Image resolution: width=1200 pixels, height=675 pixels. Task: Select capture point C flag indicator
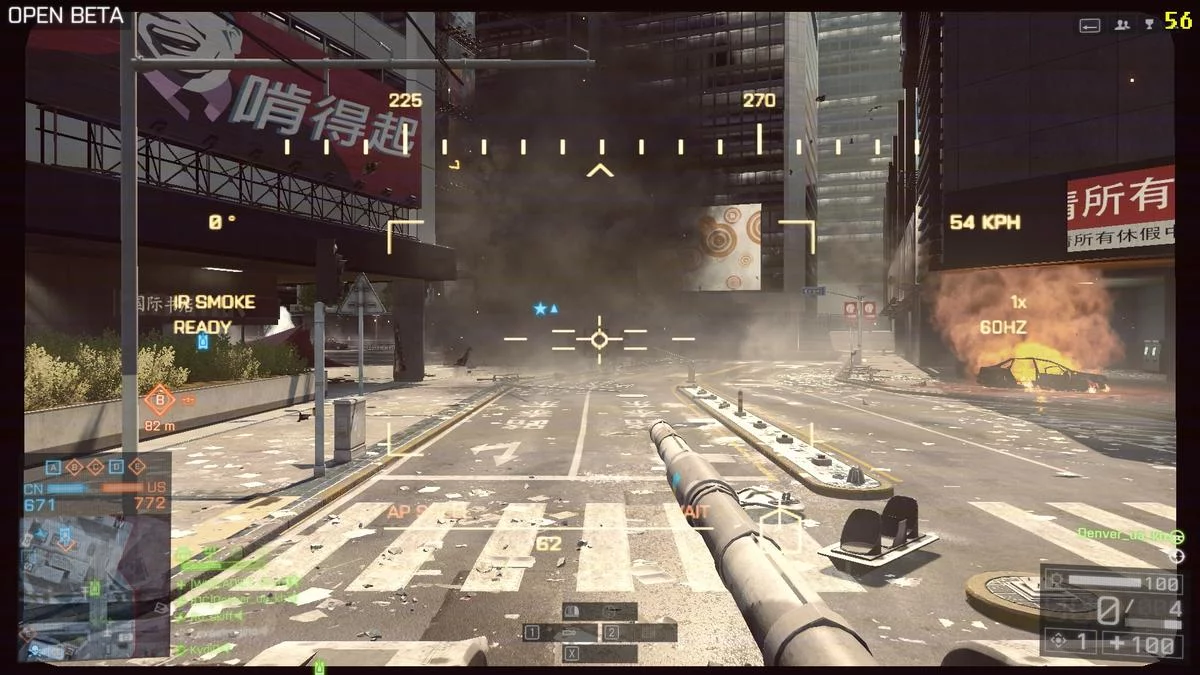pos(95,467)
